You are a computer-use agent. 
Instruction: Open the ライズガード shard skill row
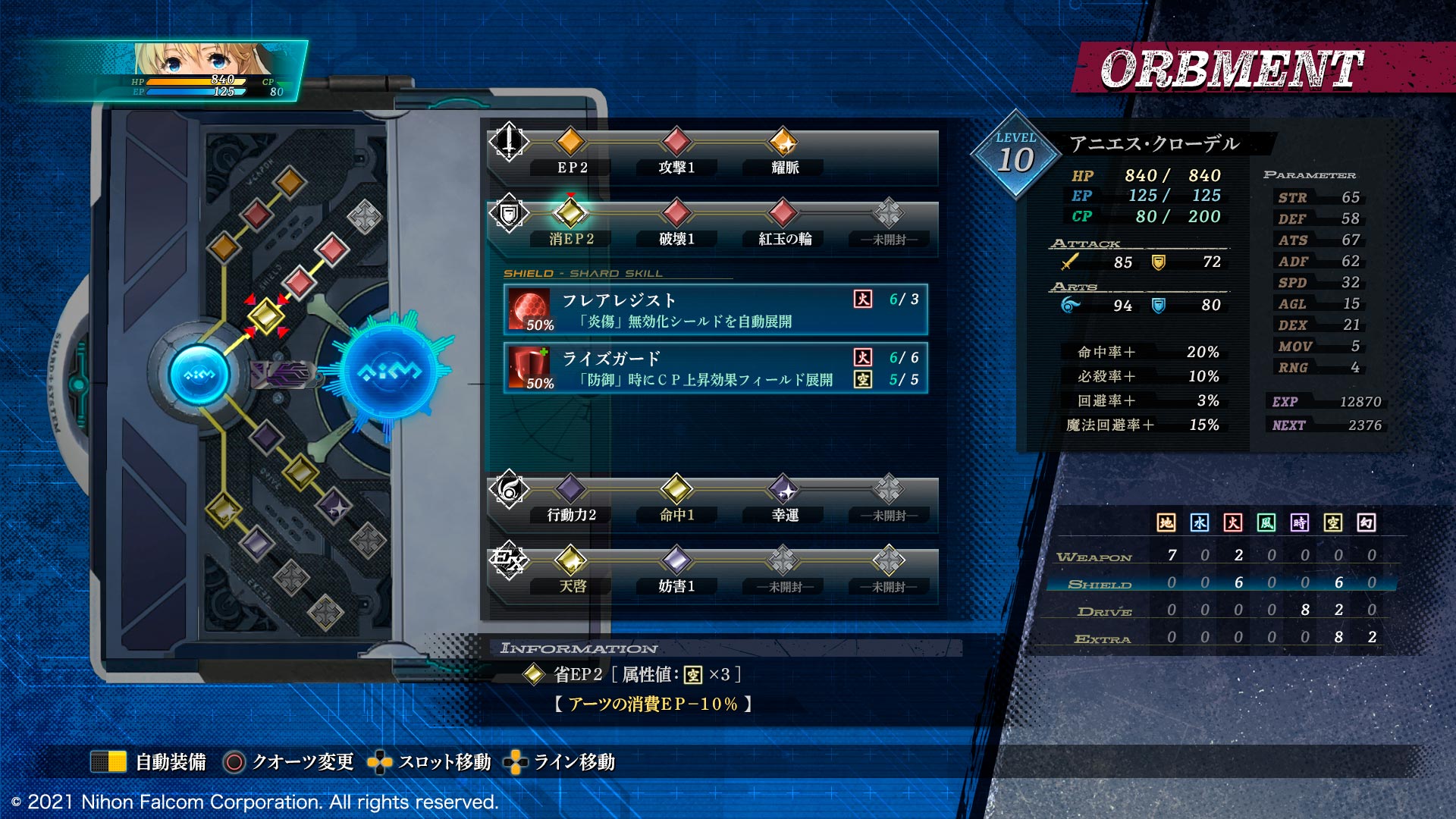click(715, 368)
